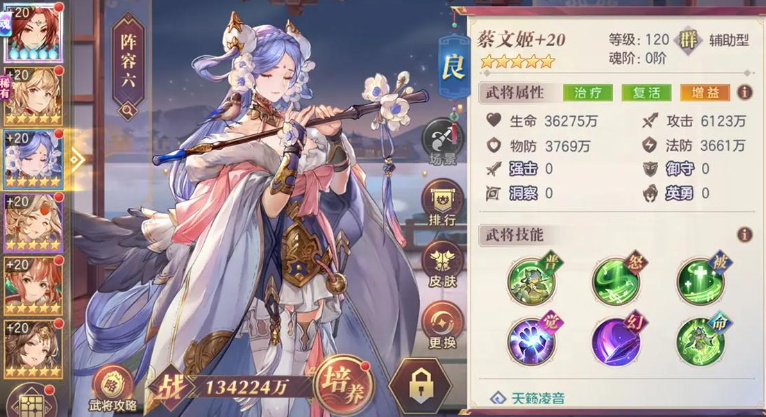Viewport: 766px width, 417px height.
Task: Show the 武将属性 attribute info icon
Action: 744,92
